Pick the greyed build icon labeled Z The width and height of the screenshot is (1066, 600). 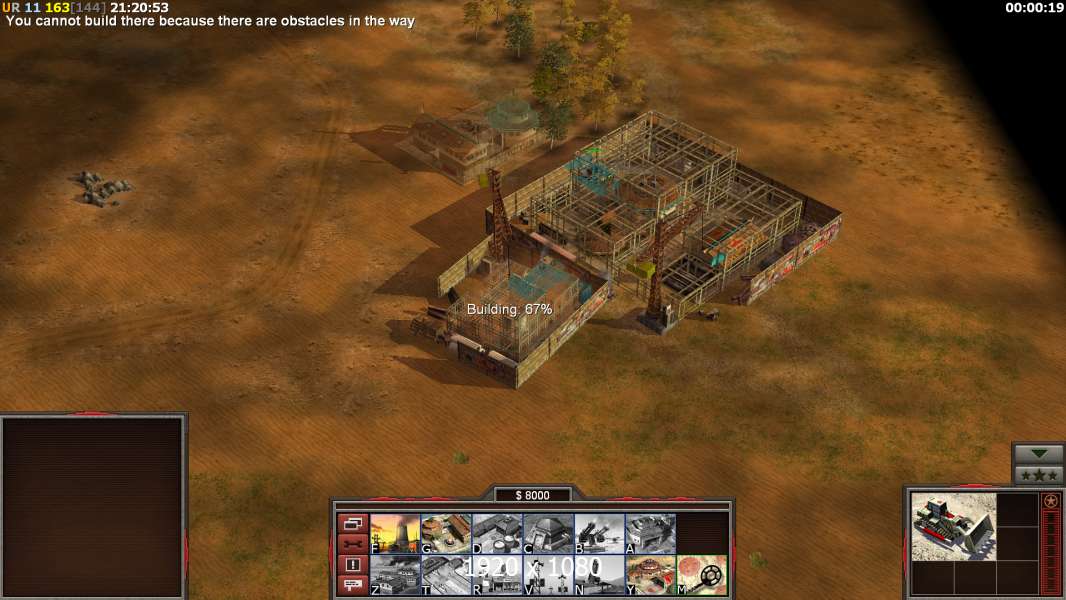click(x=395, y=575)
